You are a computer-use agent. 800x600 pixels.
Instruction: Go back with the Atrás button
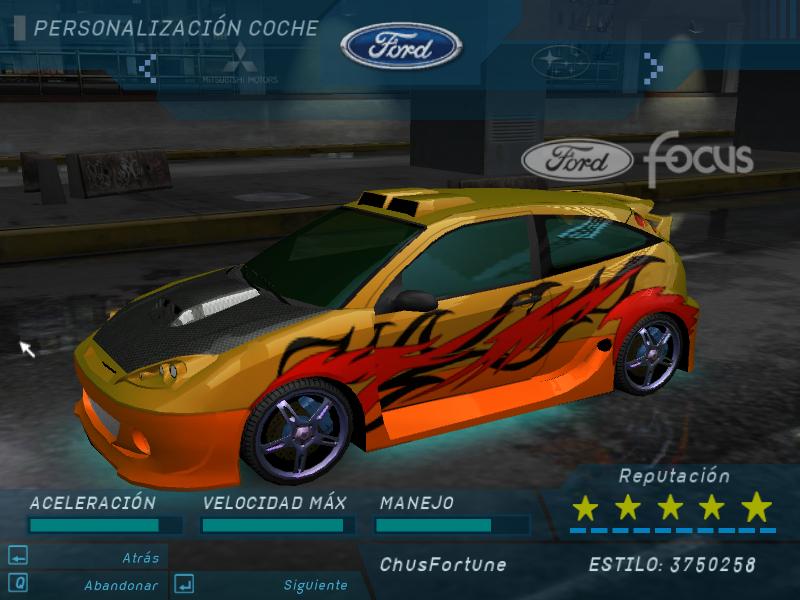tap(140, 557)
